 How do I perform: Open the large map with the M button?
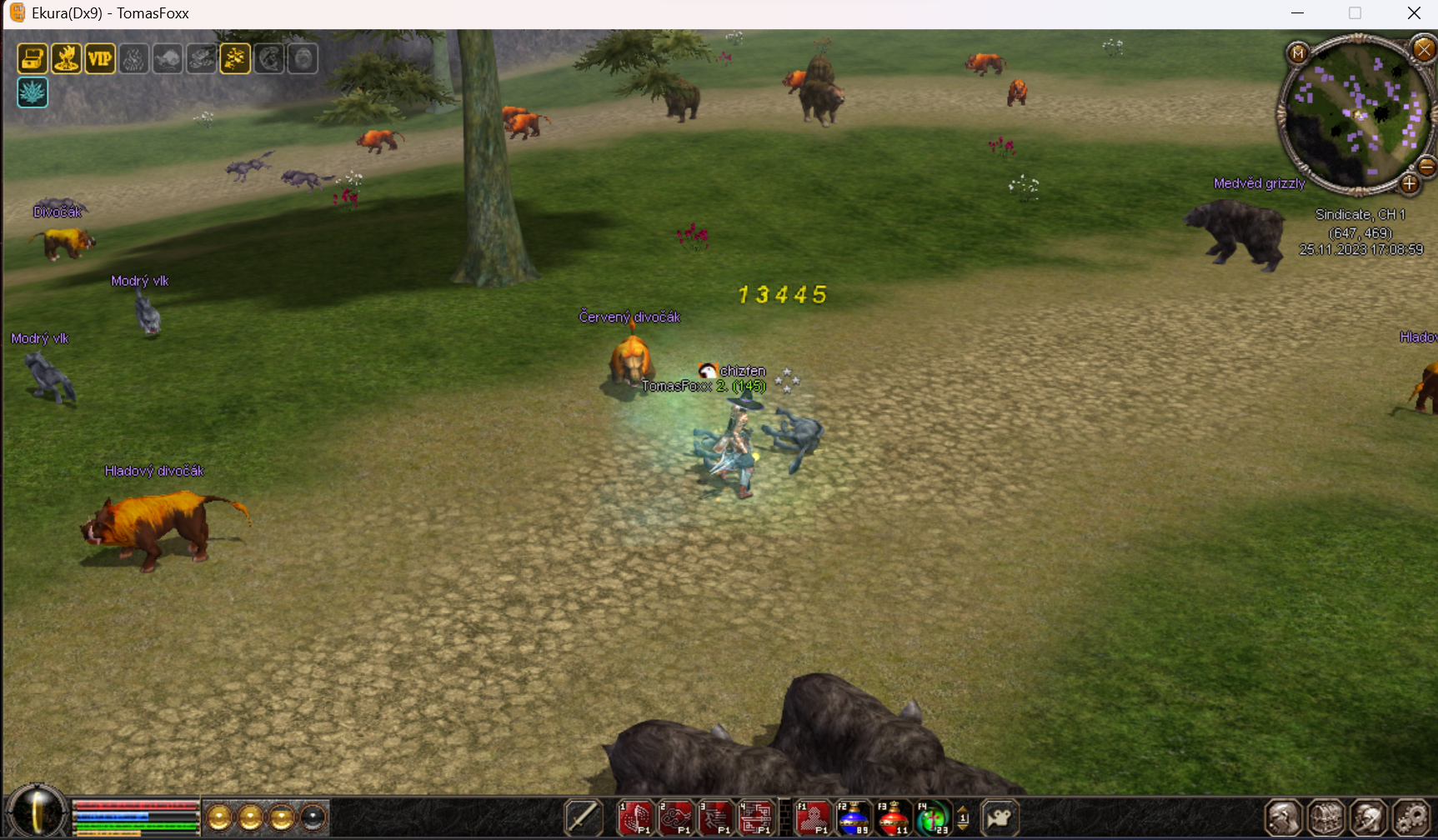(x=1297, y=54)
